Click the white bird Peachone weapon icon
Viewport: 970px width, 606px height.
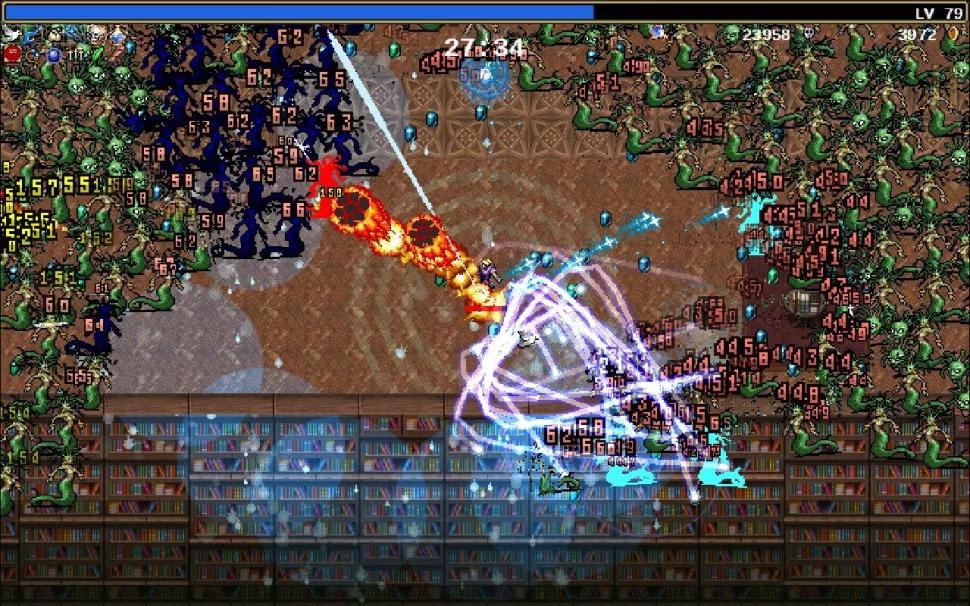point(11,34)
